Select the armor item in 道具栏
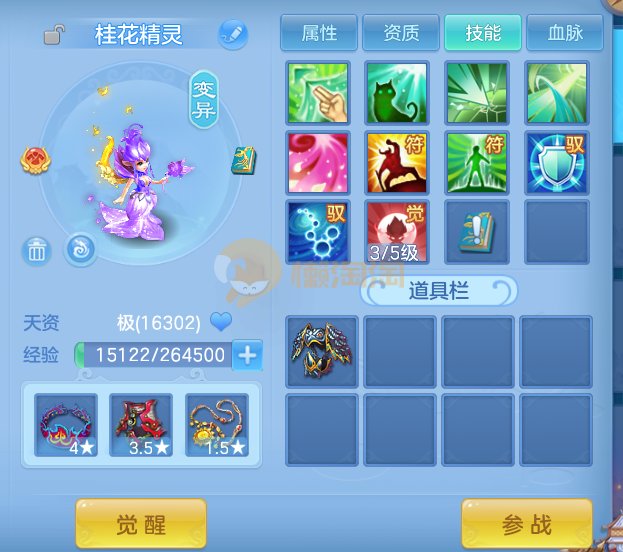 coord(321,348)
